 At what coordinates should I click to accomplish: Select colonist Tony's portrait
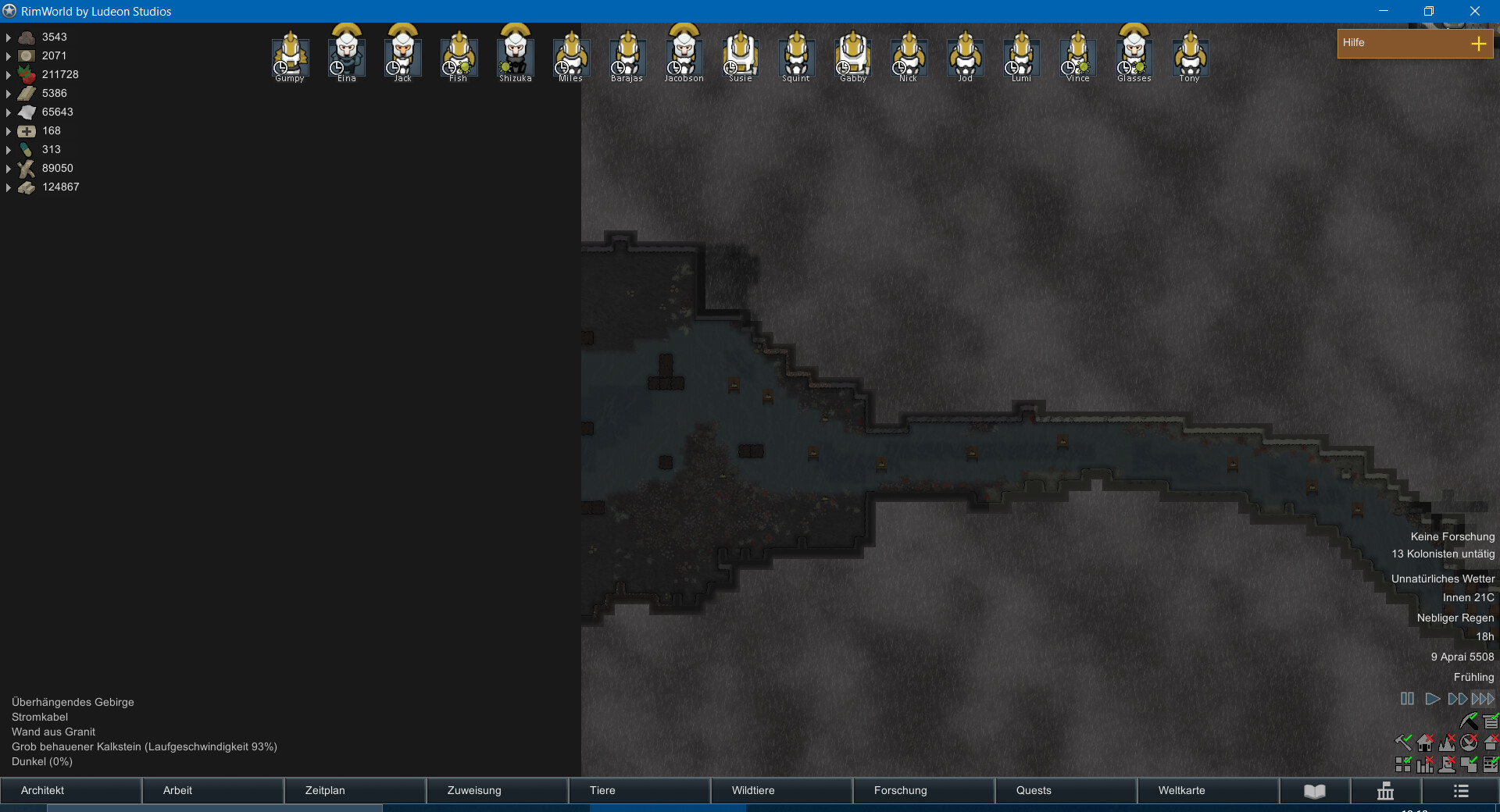(1190, 55)
